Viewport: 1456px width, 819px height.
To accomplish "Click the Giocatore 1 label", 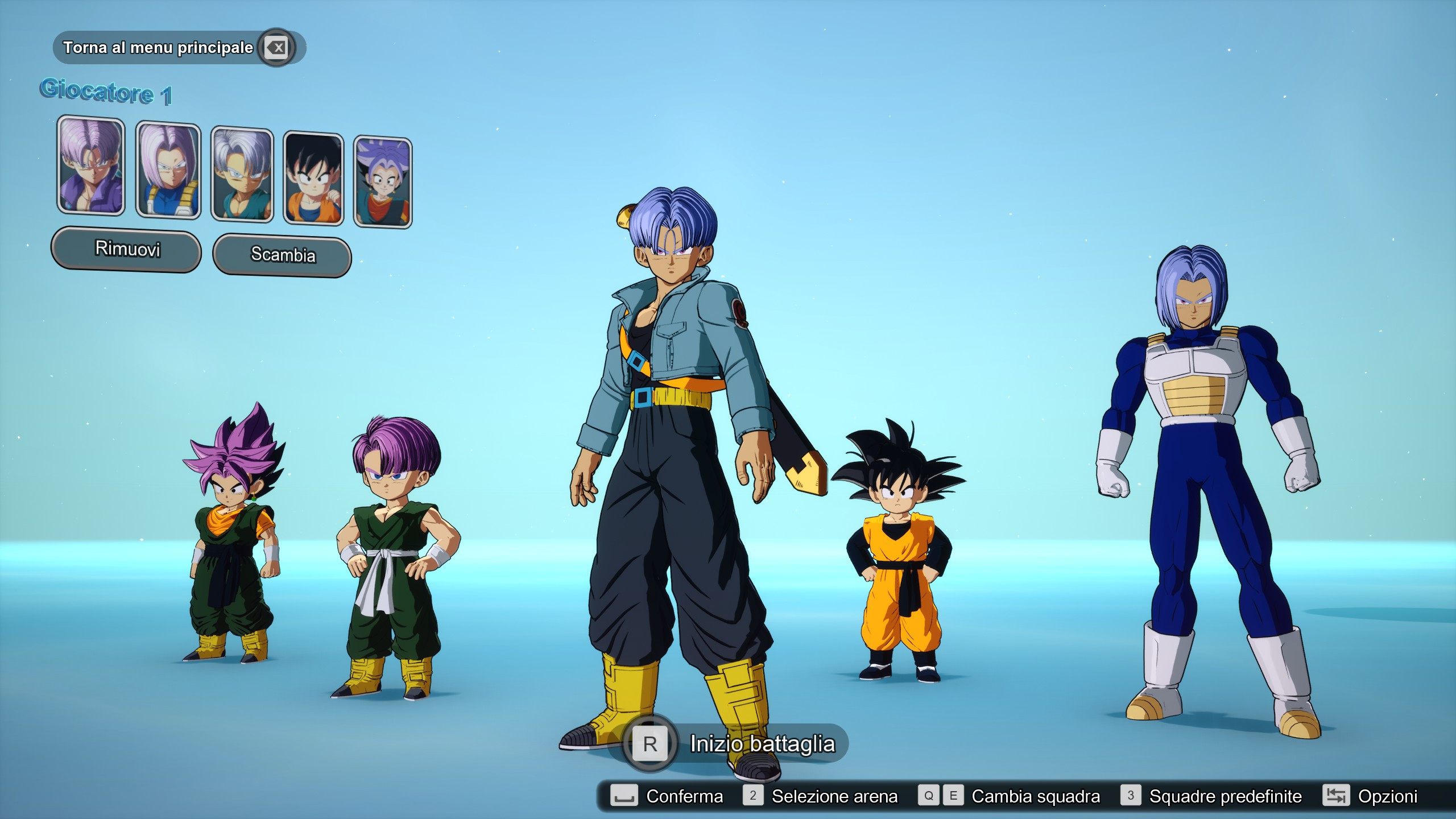I will pyautogui.click(x=108, y=93).
